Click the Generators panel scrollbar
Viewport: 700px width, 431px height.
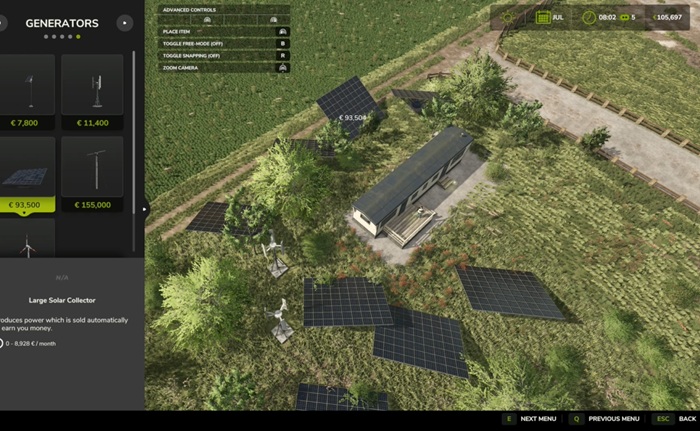click(x=135, y=150)
